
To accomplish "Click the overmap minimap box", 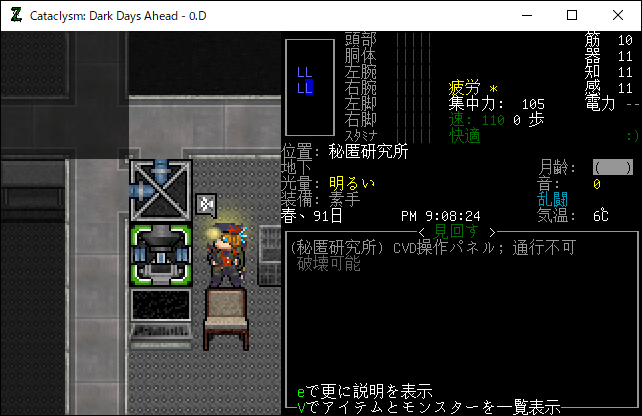I will click(x=310, y=87).
